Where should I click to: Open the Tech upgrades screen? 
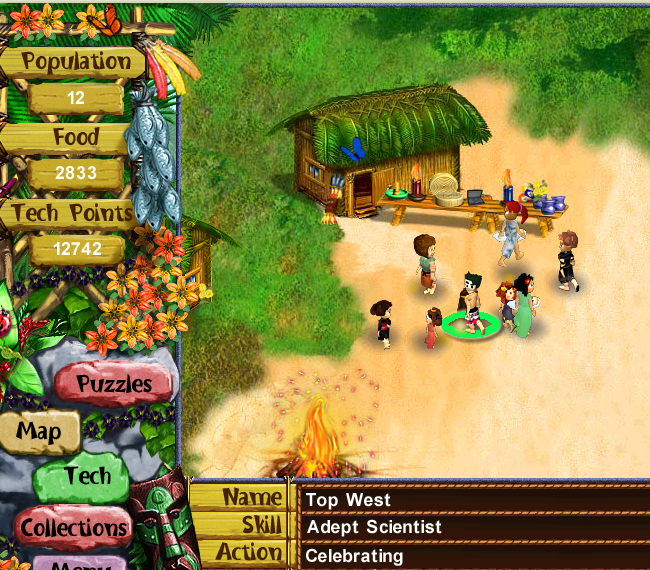pyautogui.click(x=87, y=477)
